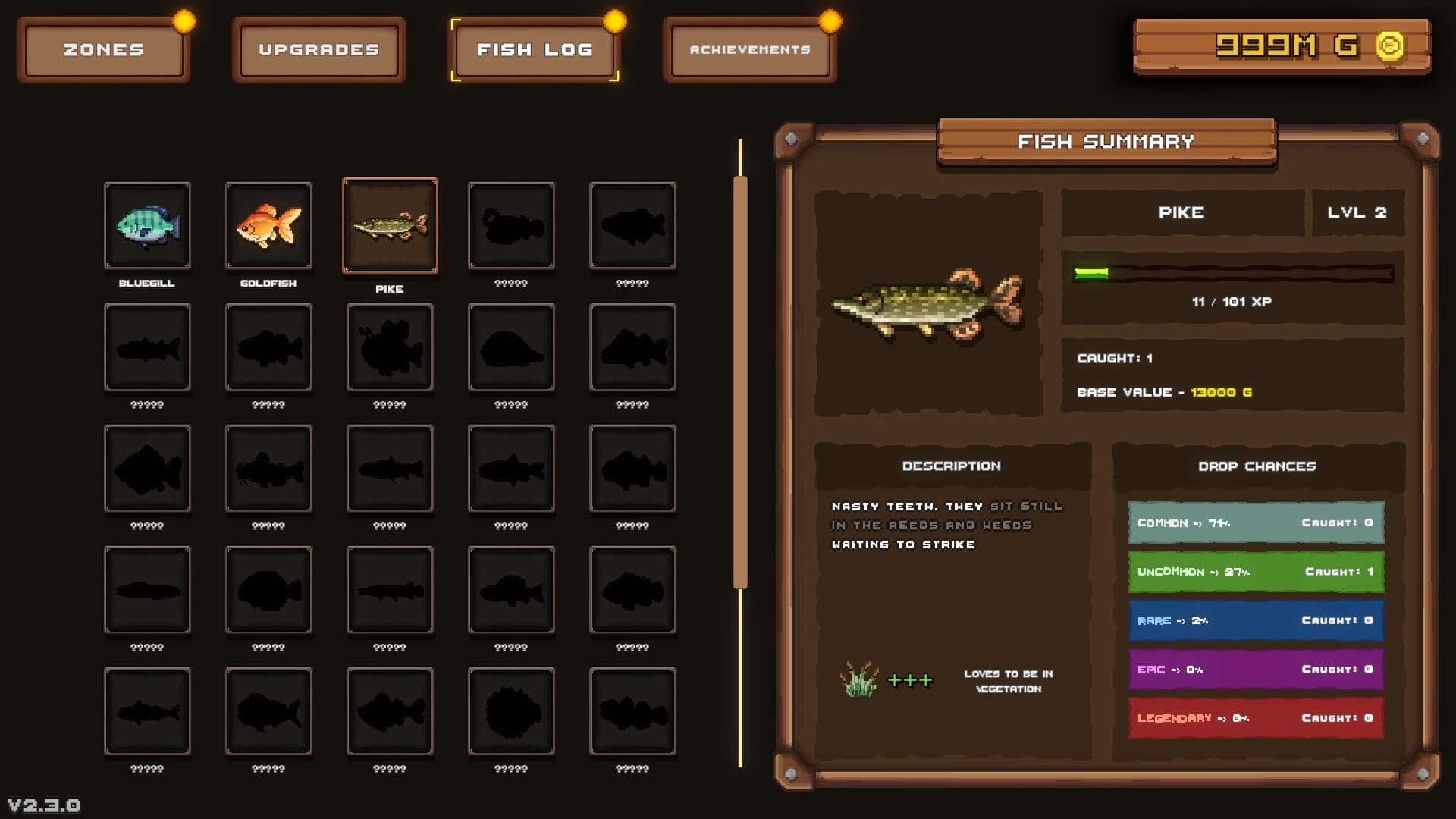Click the first unknown fish silhouette after Pike
Viewport: 1456px width, 819px height.
tap(512, 225)
